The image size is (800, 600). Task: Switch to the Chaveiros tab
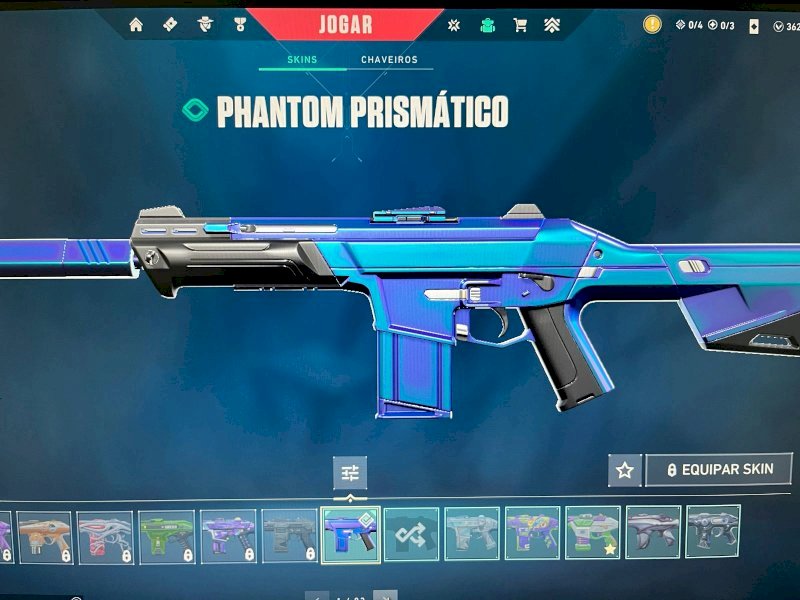(389, 60)
